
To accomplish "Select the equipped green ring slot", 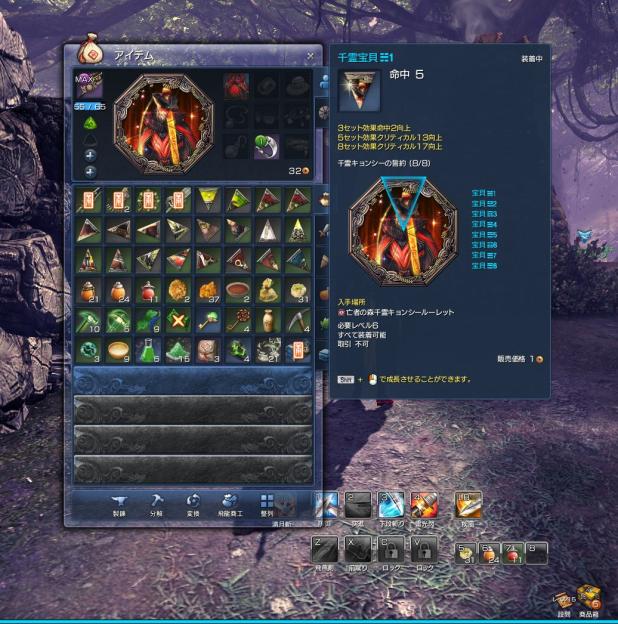I will [267, 146].
